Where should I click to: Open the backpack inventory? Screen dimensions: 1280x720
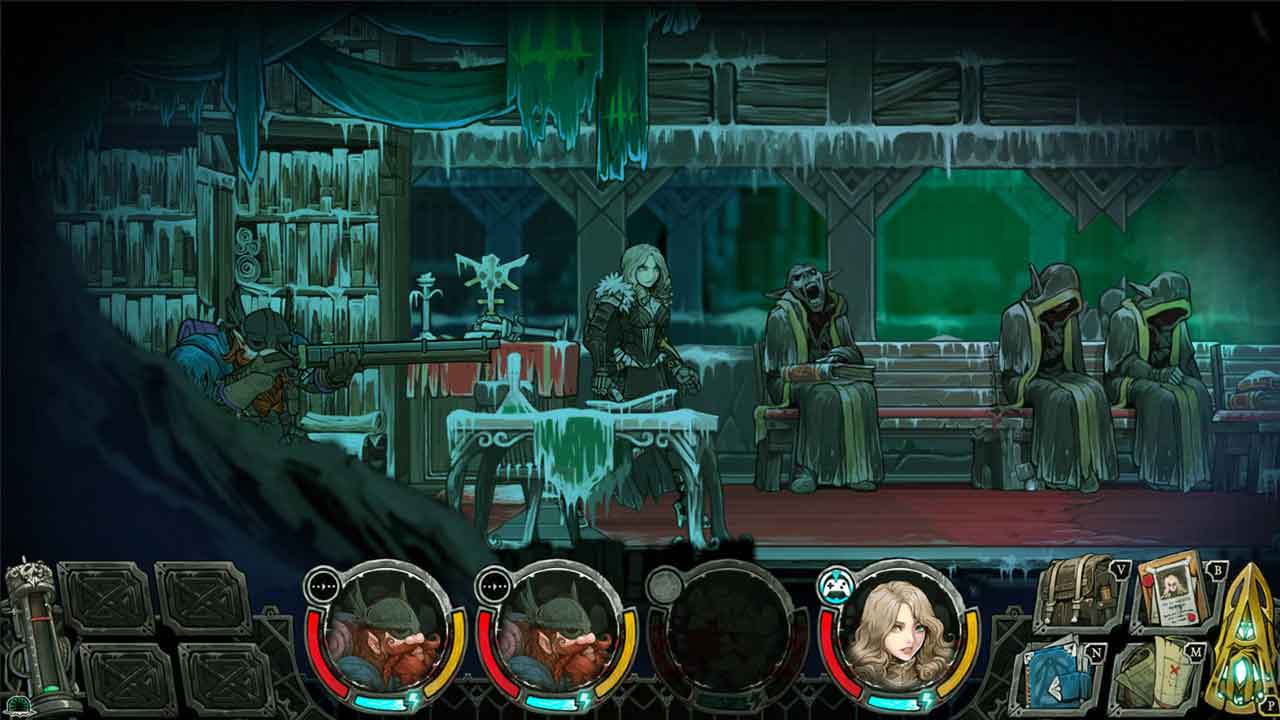tap(1077, 592)
